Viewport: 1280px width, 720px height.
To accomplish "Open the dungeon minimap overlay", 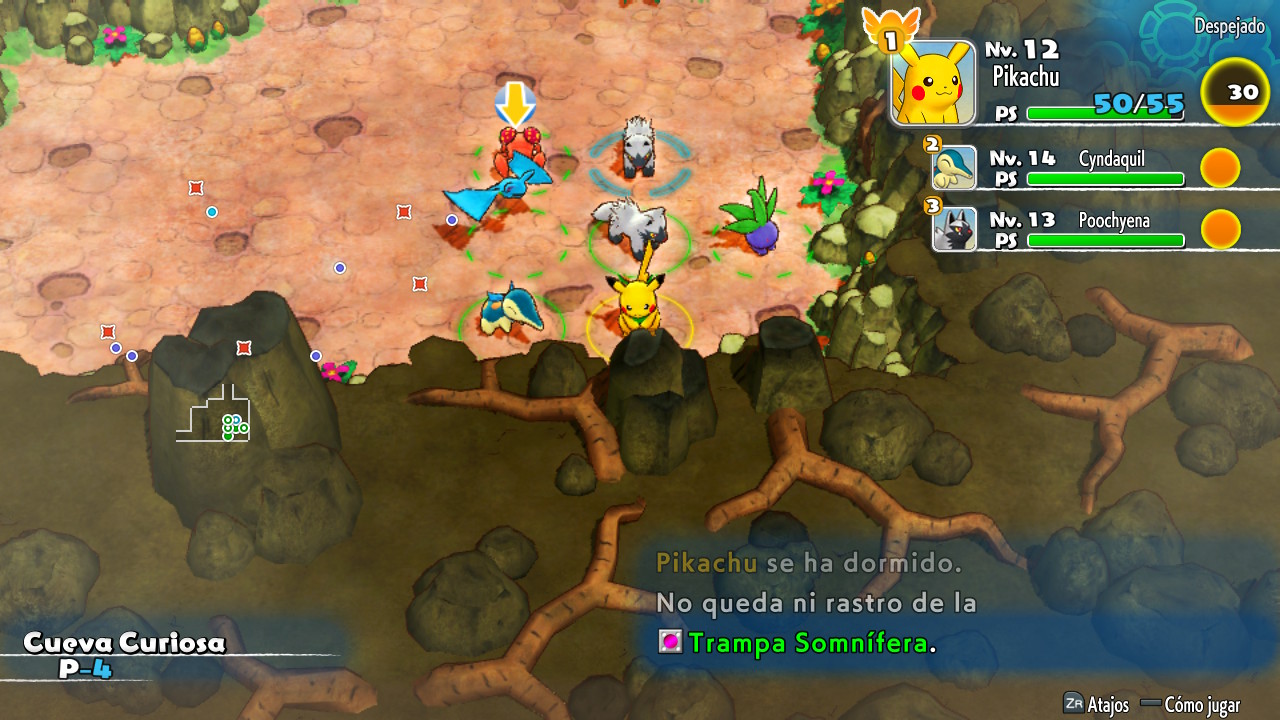I will click(x=213, y=413).
